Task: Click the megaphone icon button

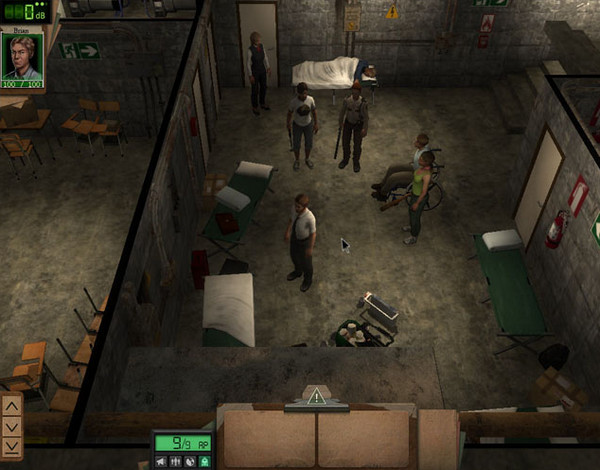Action: coord(161,461)
